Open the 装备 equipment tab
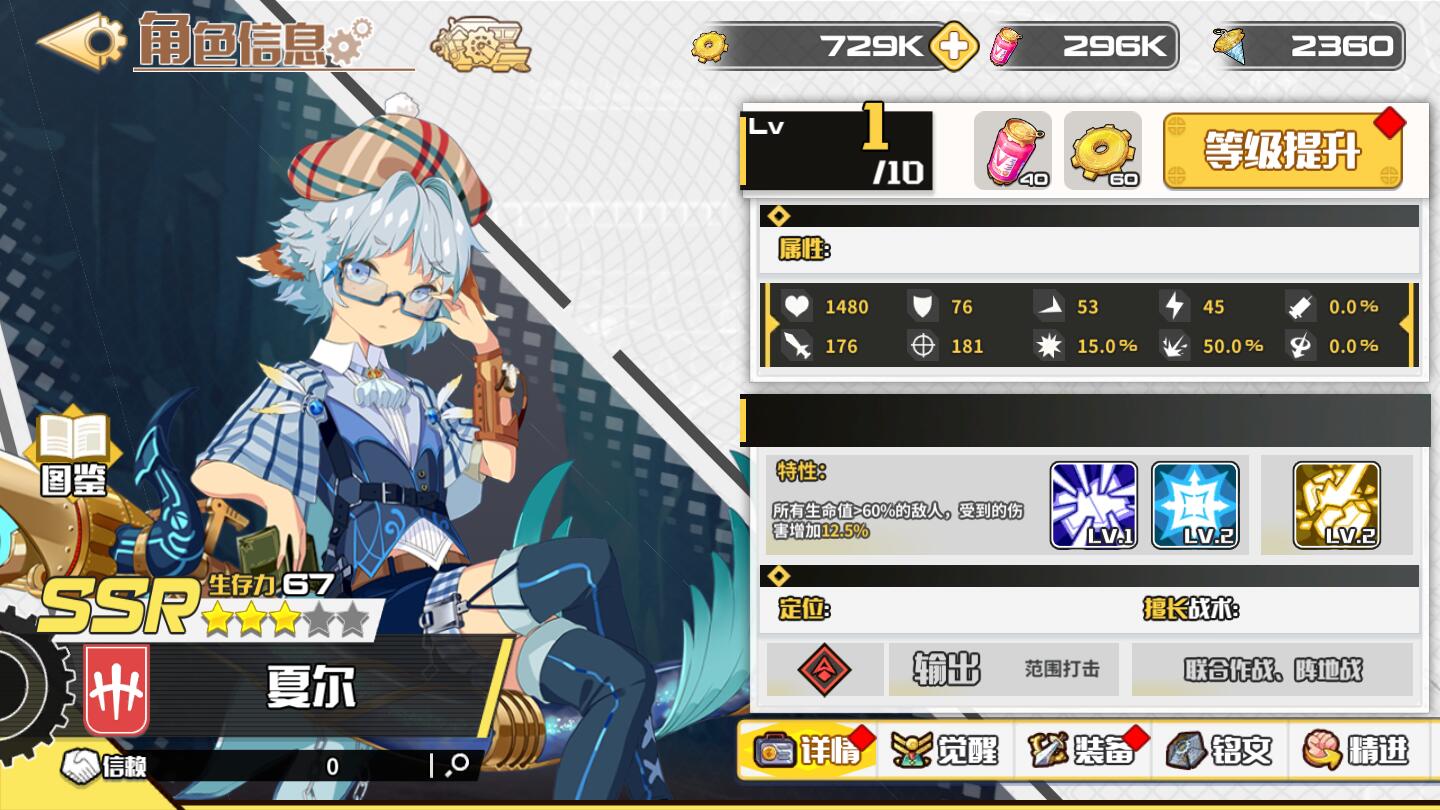The width and height of the screenshot is (1440, 810). point(1083,749)
